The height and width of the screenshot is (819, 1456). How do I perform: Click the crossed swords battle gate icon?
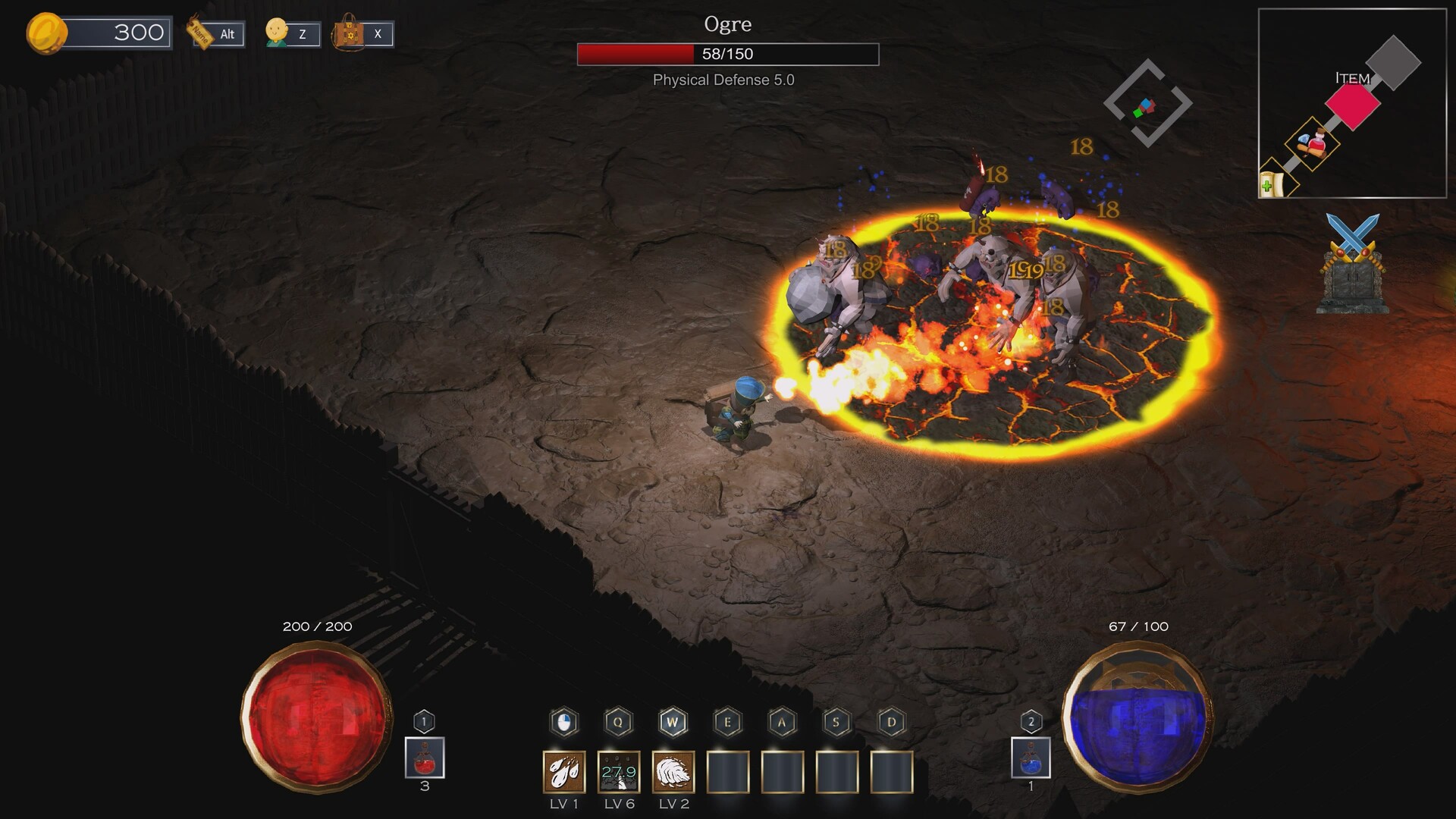pyautogui.click(x=1353, y=263)
